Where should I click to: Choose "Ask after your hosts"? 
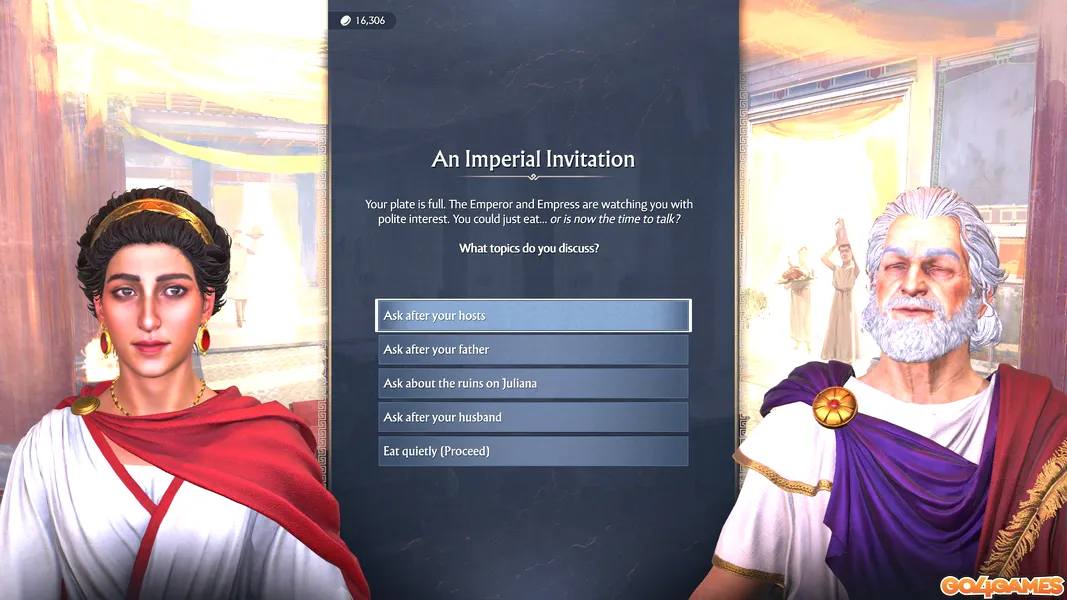pos(533,316)
